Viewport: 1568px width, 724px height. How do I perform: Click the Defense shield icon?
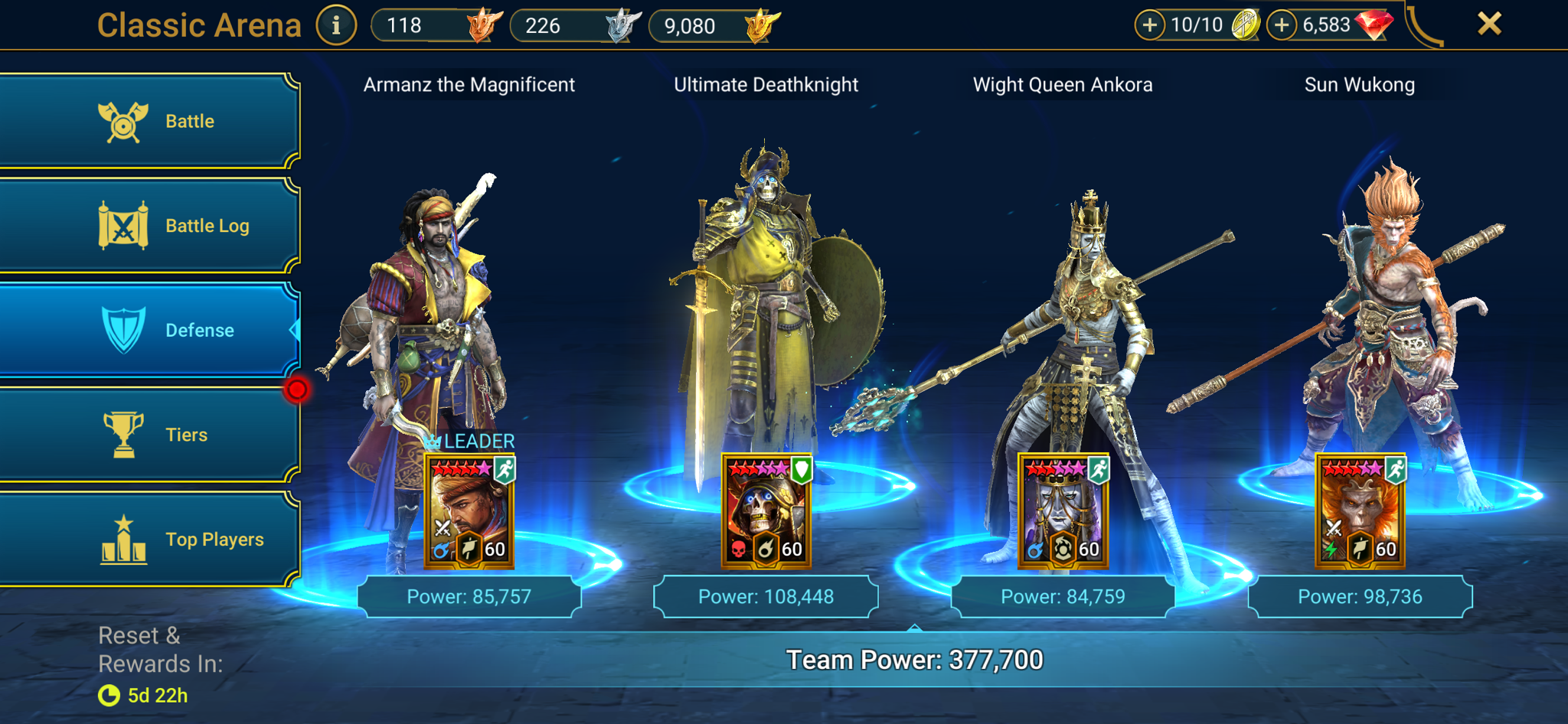coord(122,330)
